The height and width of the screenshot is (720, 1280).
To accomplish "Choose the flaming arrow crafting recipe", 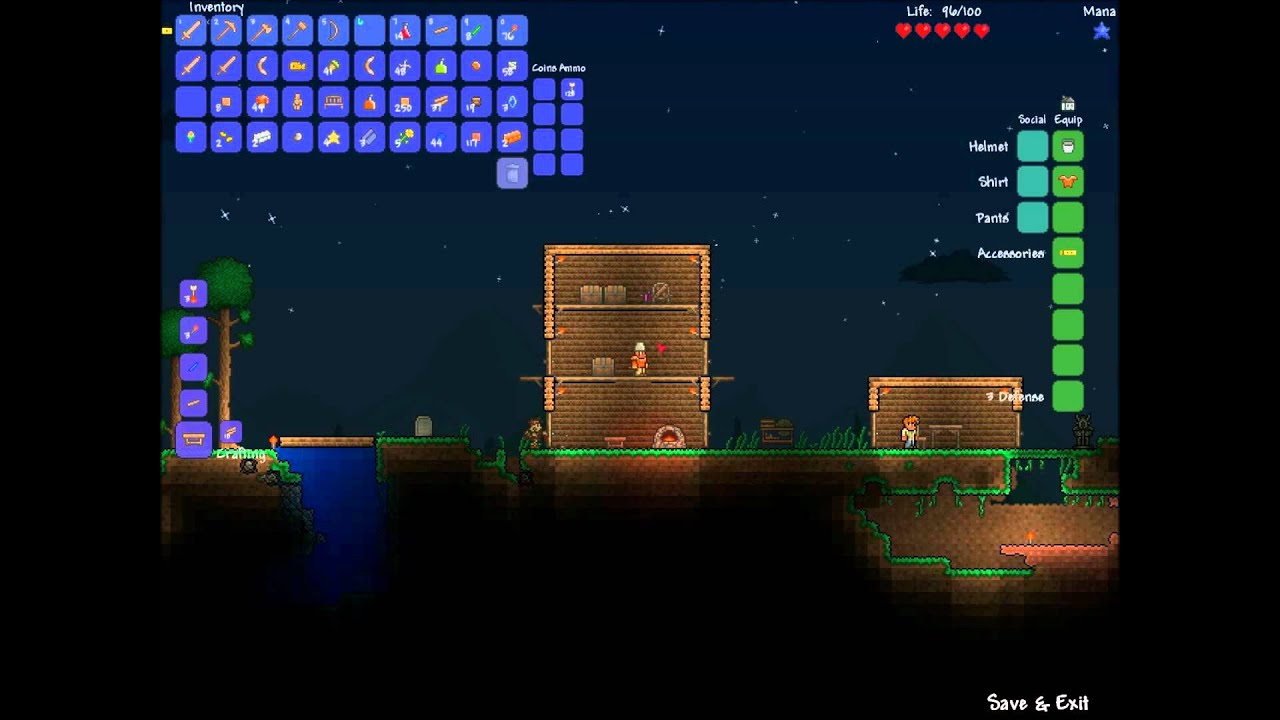I will click(x=193, y=294).
